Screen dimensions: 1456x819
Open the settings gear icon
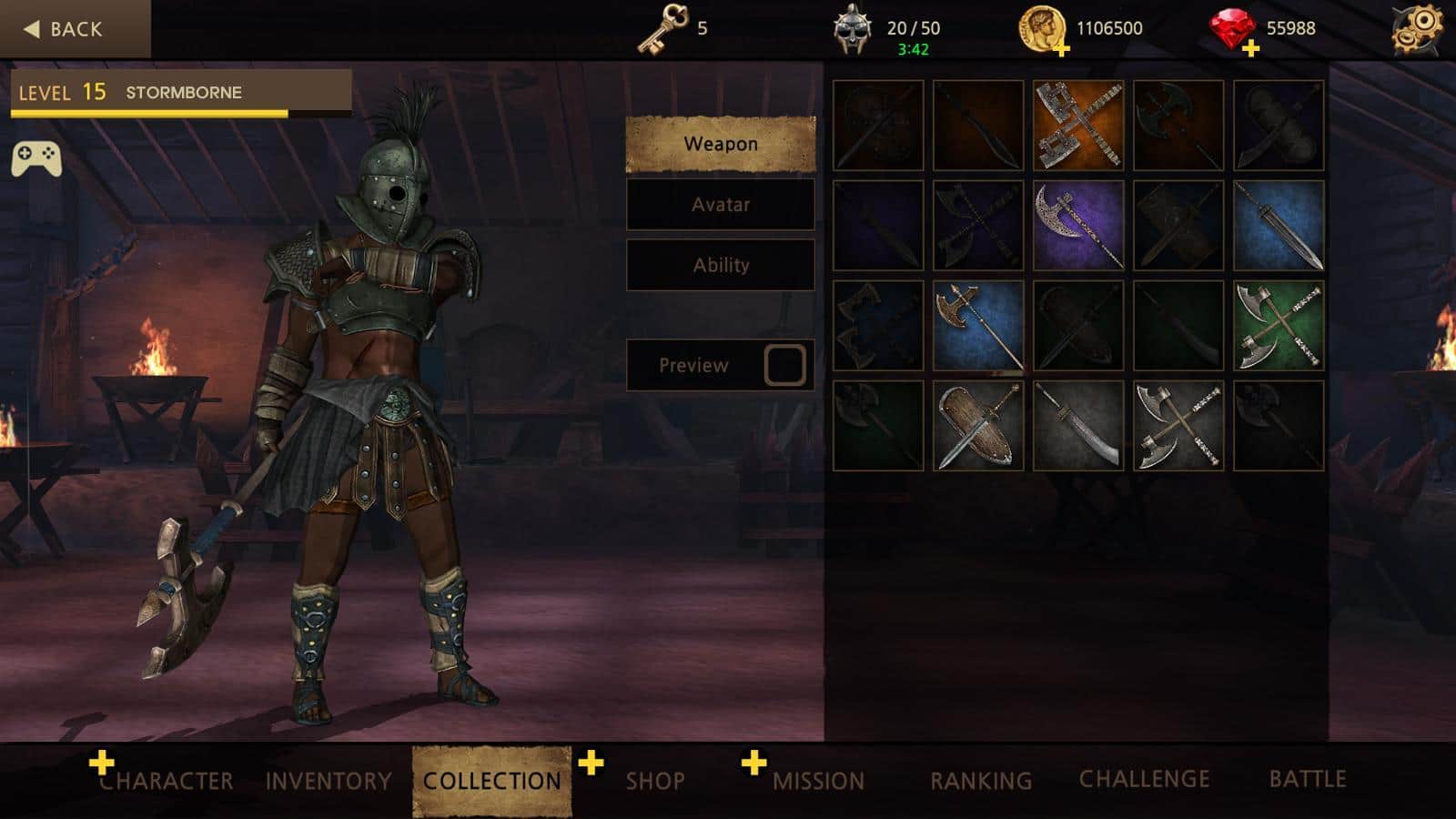coord(1417,29)
